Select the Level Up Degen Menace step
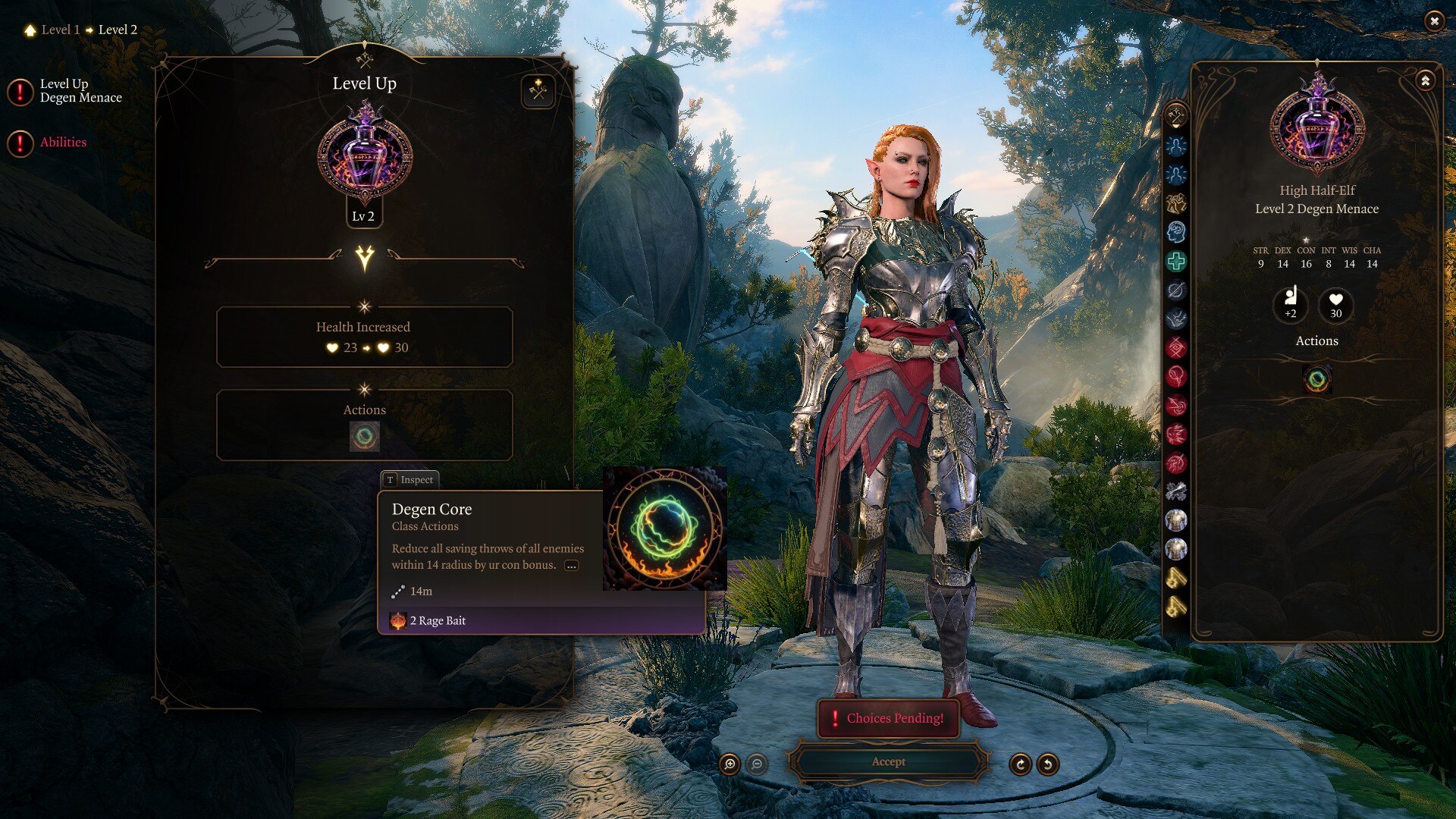 click(80, 91)
